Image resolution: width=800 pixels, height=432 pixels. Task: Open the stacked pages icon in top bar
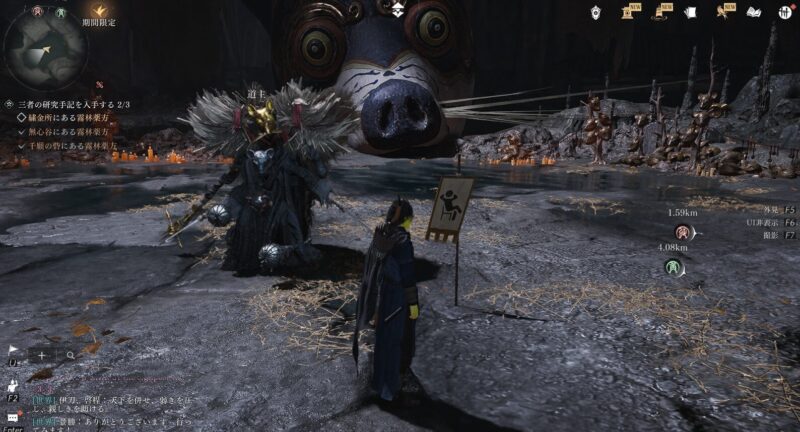point(690,13)
